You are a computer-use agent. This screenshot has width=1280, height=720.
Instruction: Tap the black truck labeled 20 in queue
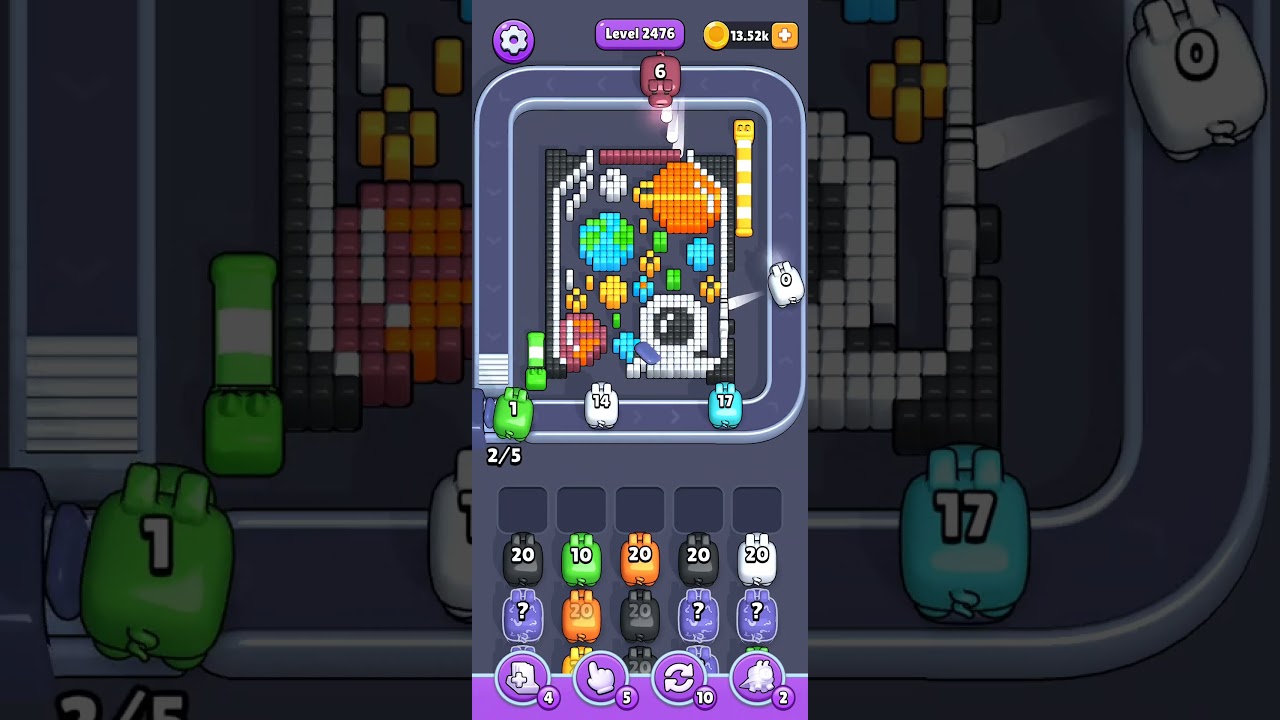(522, 557)
